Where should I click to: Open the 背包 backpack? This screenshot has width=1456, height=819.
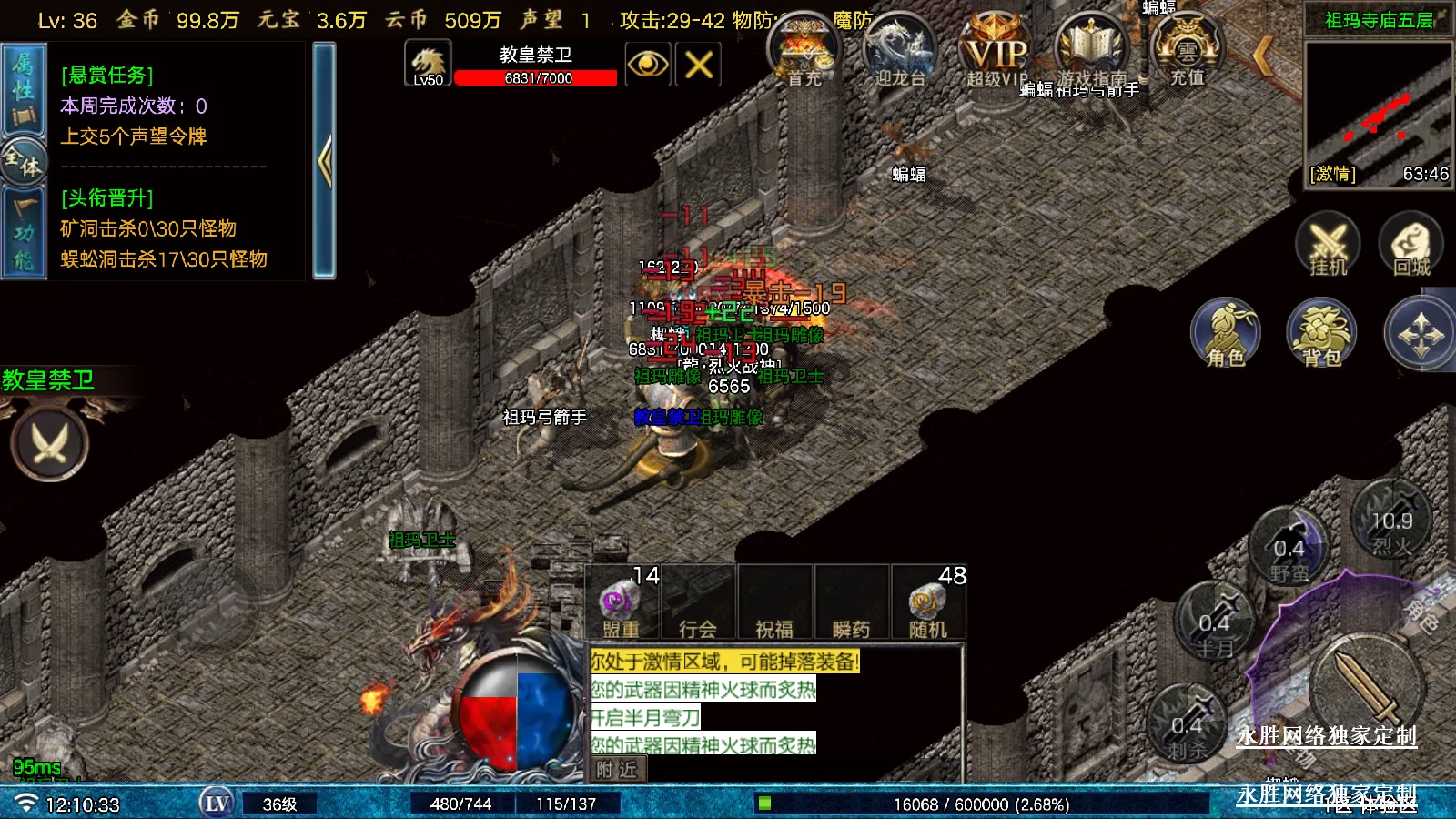pos(1321,334)
